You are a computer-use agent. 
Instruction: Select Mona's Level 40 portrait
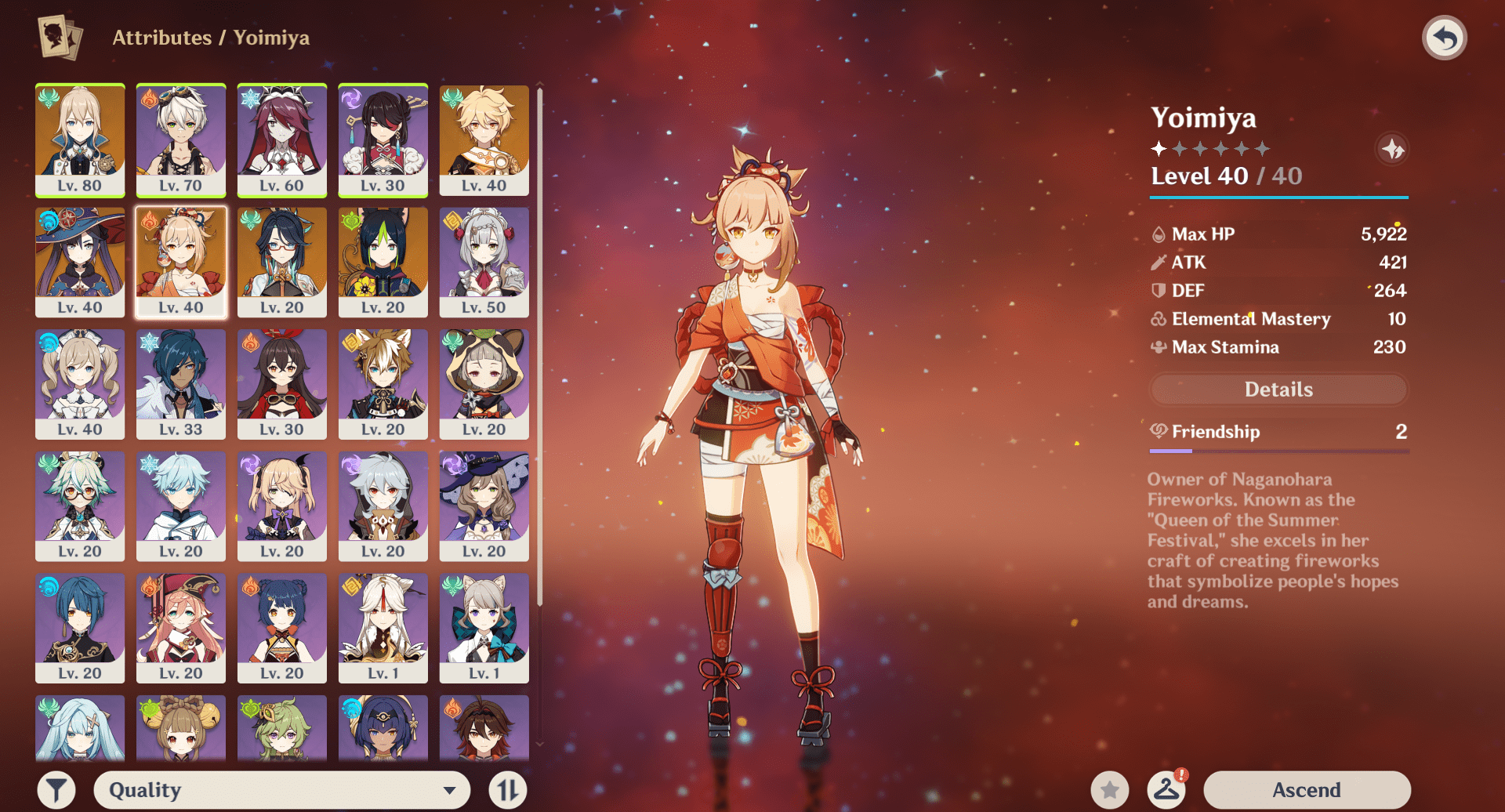point(80,263)
